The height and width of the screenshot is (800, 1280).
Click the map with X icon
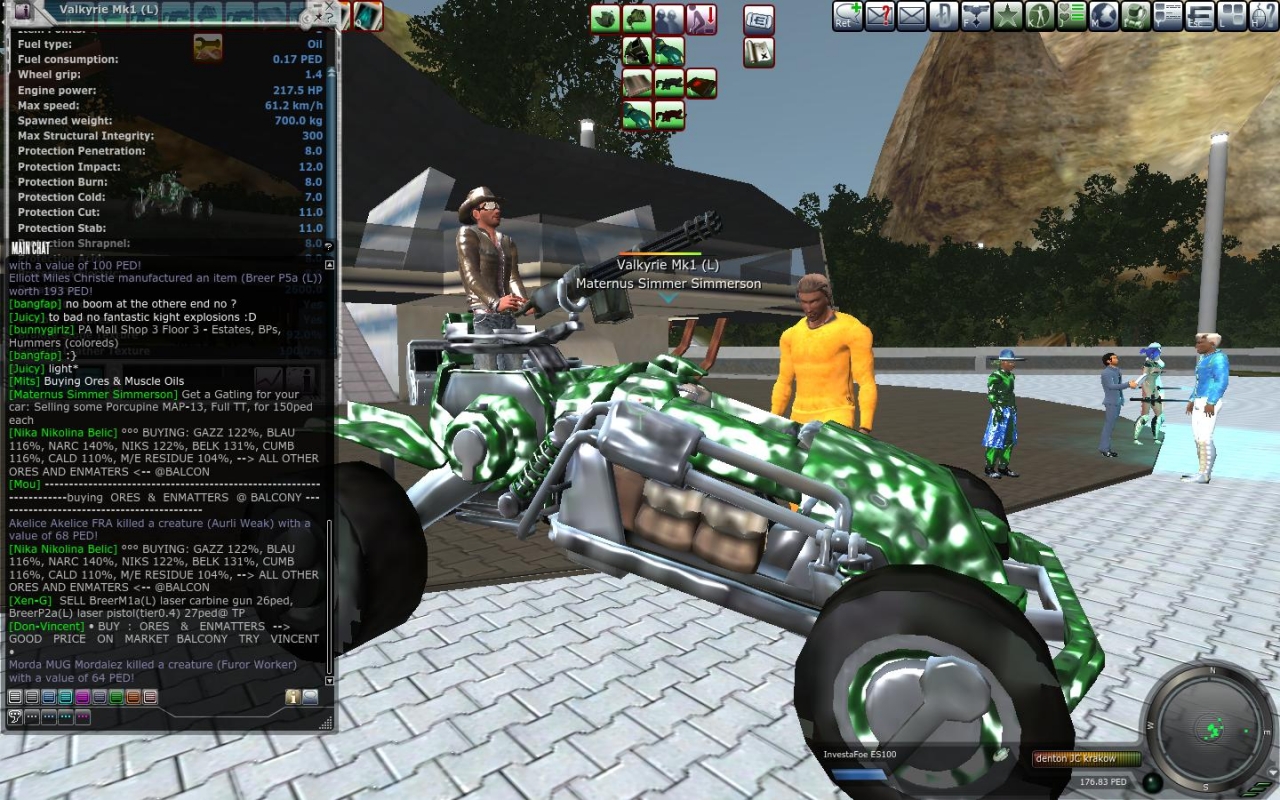pyautogui.click(x=758, y=52)
